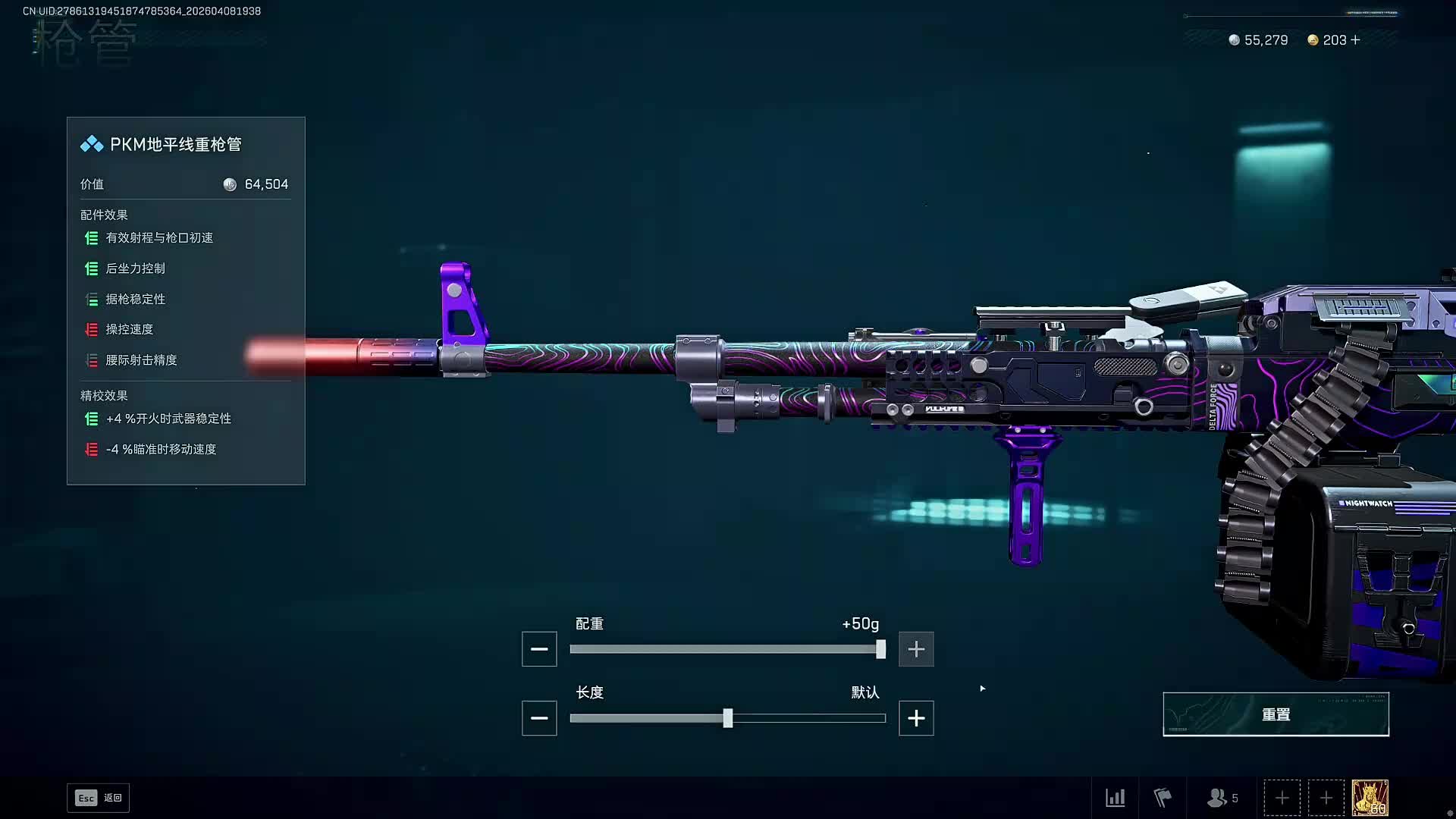This screenshot has width=1456, height=819.
Task: Reset calibration with the 重置 button
Action: pyautogui.click(x=1276, y=714)
